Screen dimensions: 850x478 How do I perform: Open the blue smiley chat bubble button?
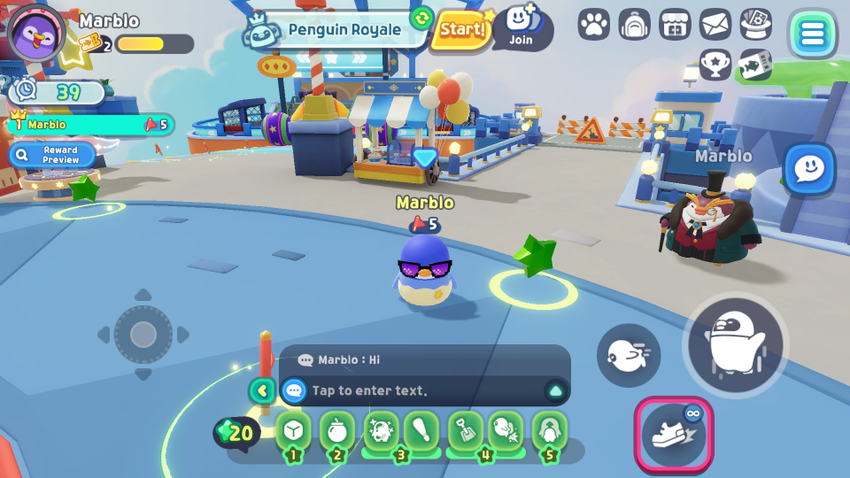pyautogui.click(x=808, y=170)
